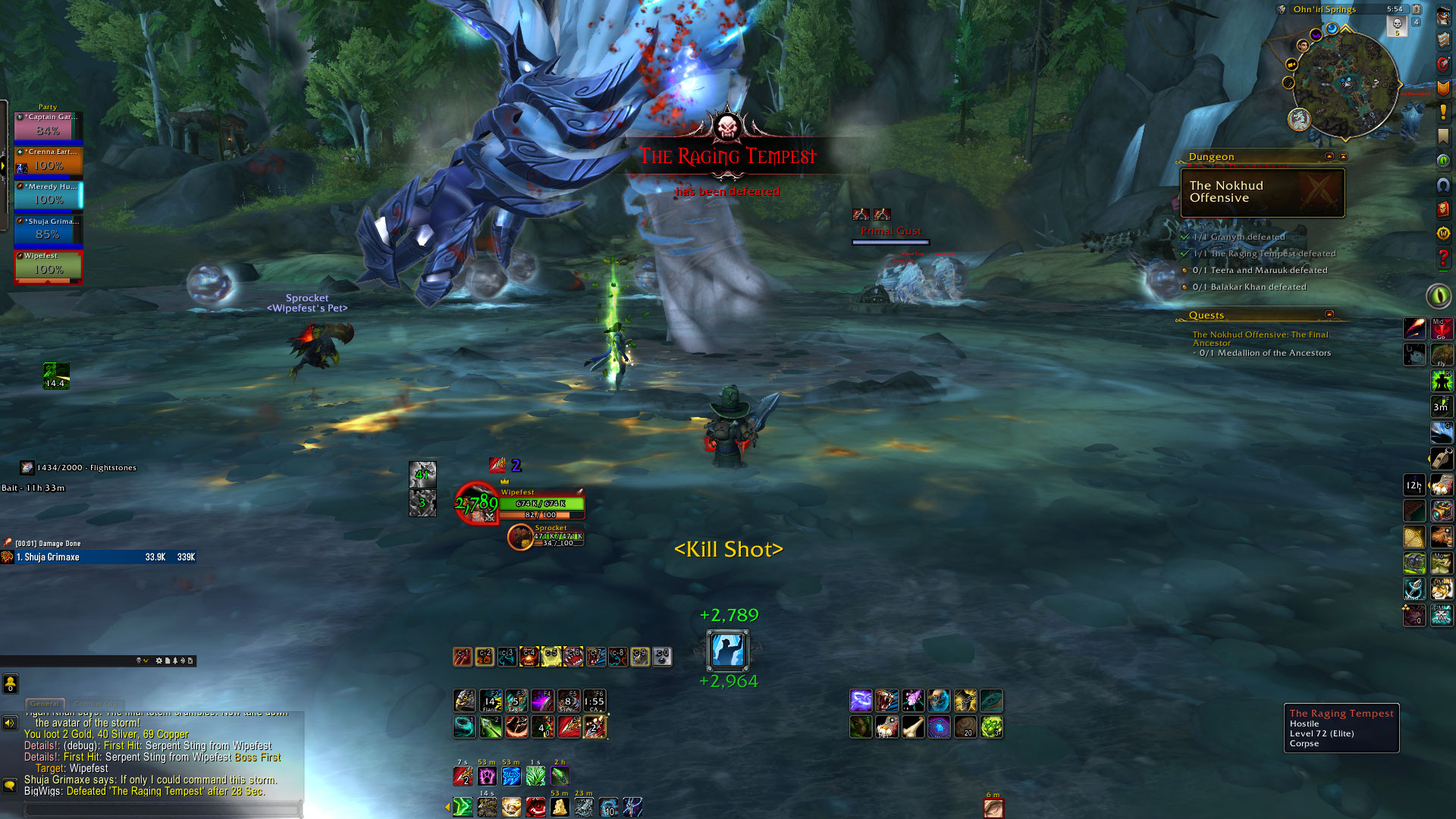Select the Wipefest player unit frame
Image resolution: width=1456 pixels, height=819 pixels.
540,504
